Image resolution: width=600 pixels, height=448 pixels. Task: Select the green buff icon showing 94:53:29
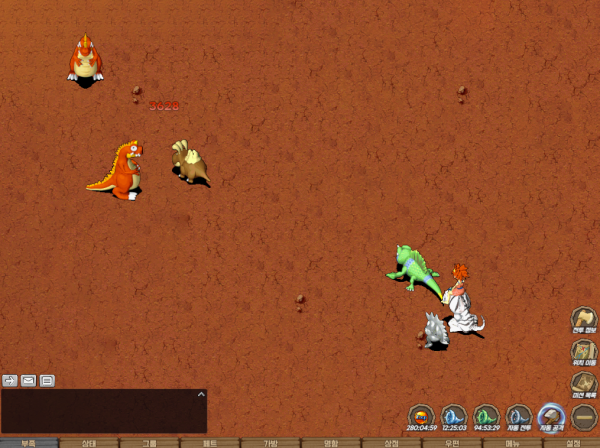point(486,416)
